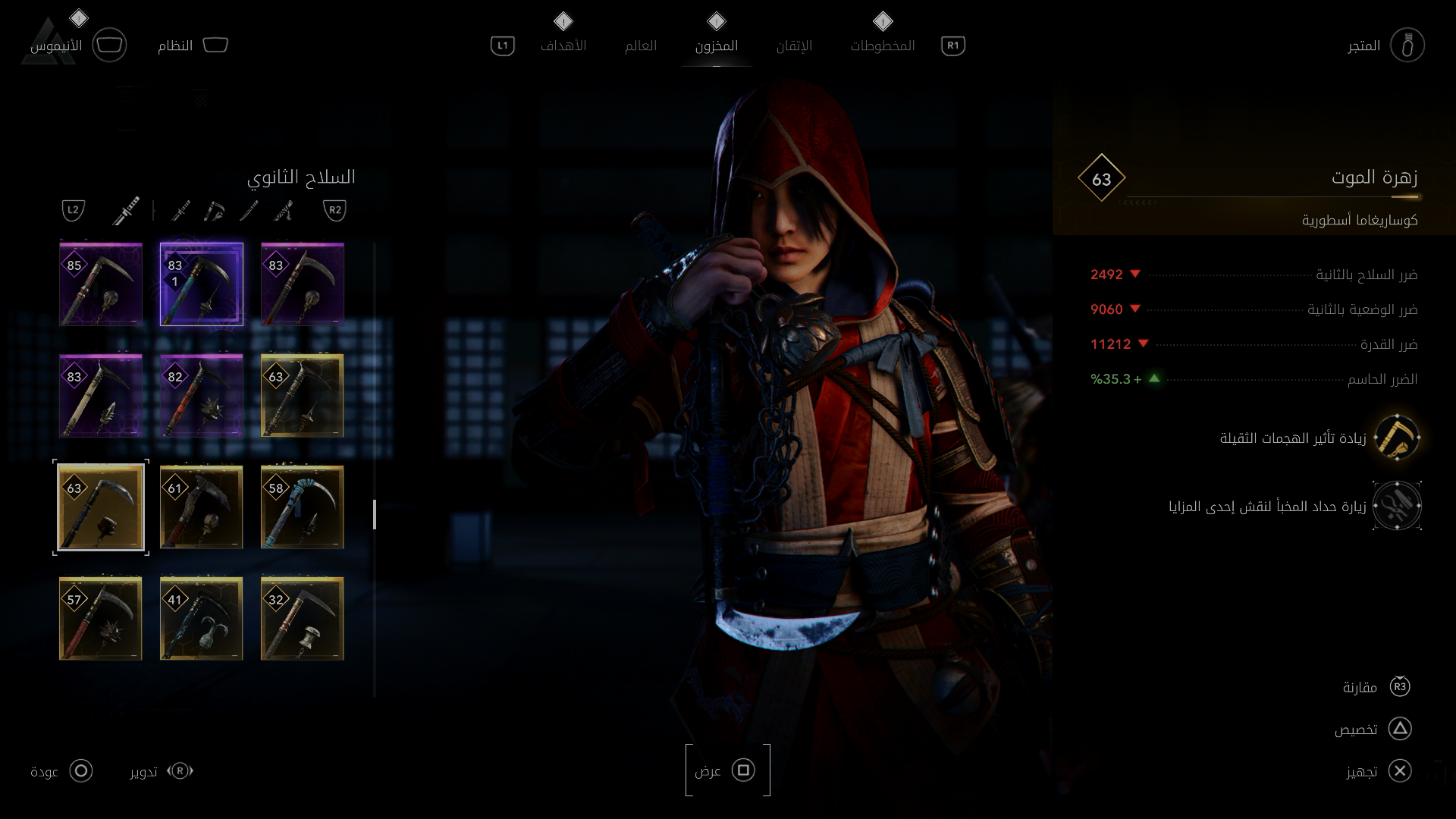The width and height of the screenshot is (1456, 819).
Task: Open the العالم tab
Action: pyautogui.click(x=641, y=45)
